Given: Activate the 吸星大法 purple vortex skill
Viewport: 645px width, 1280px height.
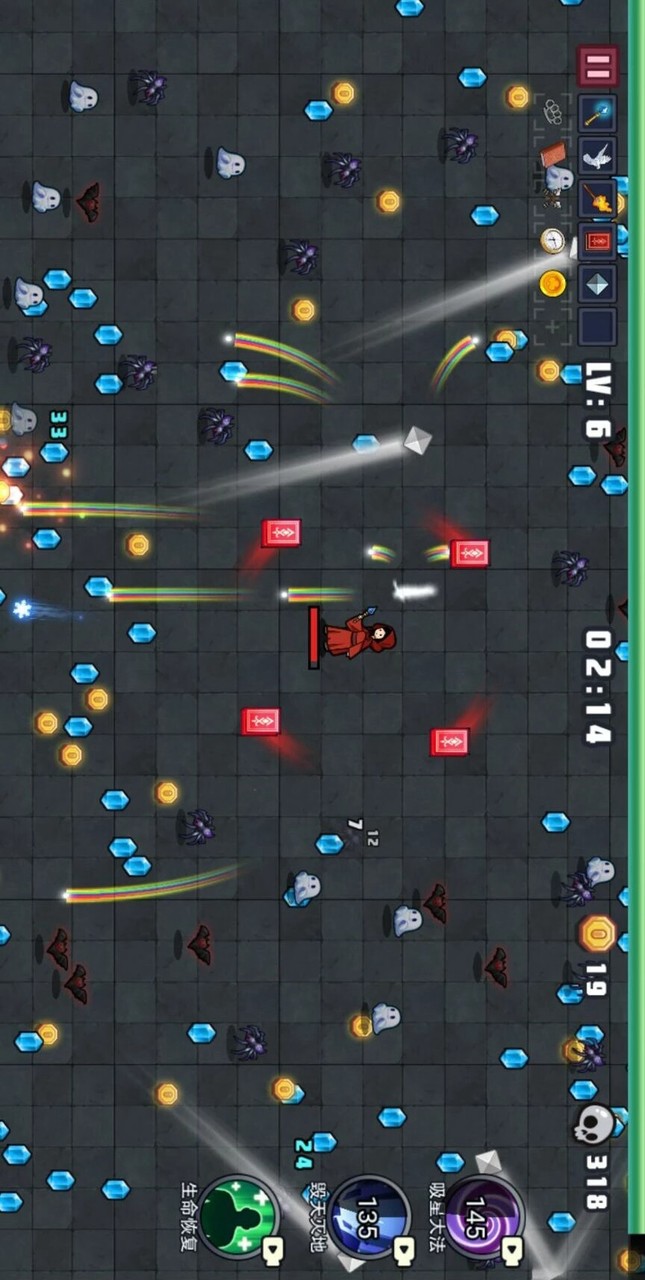Looking at the screenshot, I should coord(483,1215).
